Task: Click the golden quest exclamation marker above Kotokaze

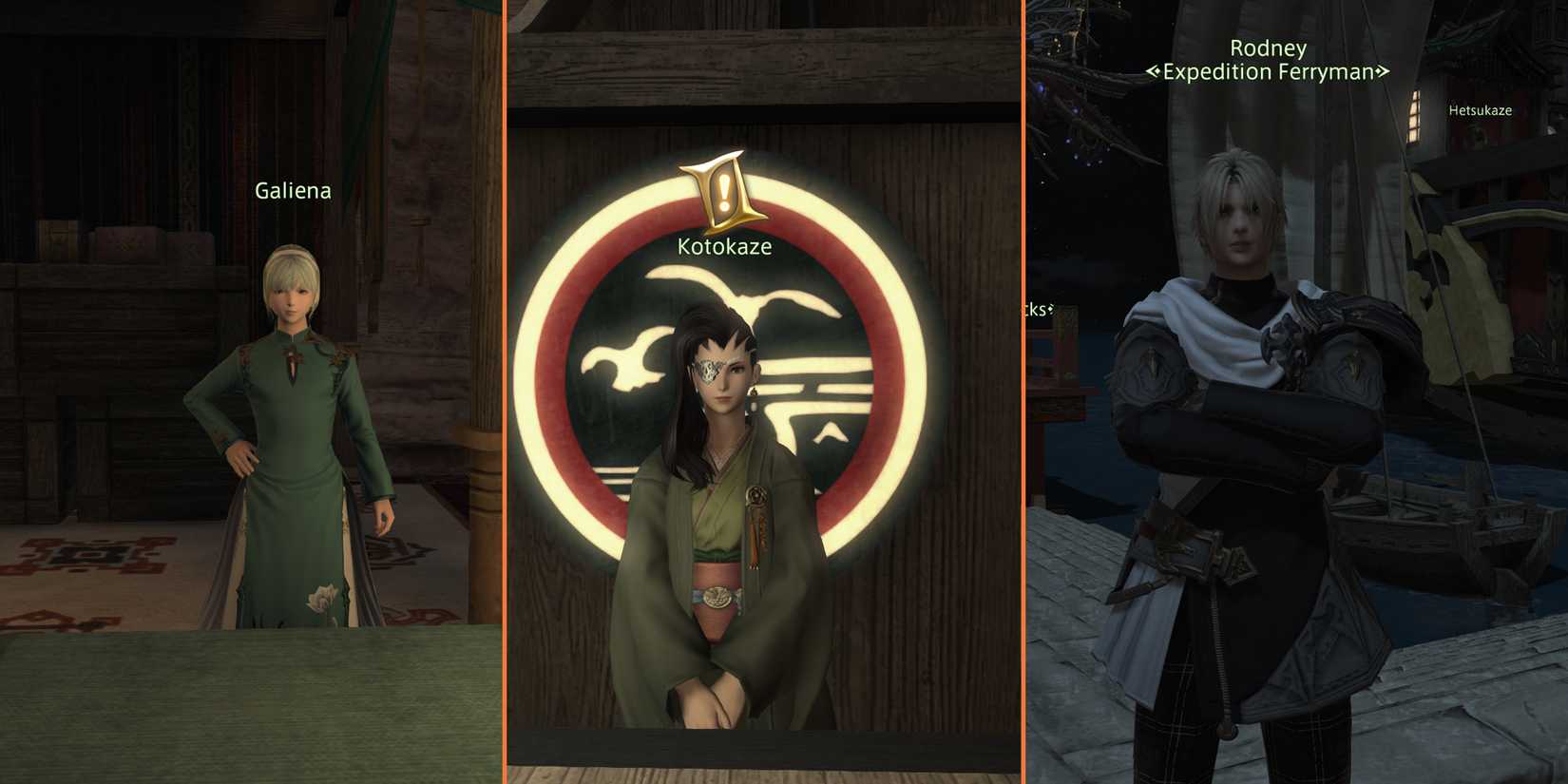Action: (x=724, y=187)
